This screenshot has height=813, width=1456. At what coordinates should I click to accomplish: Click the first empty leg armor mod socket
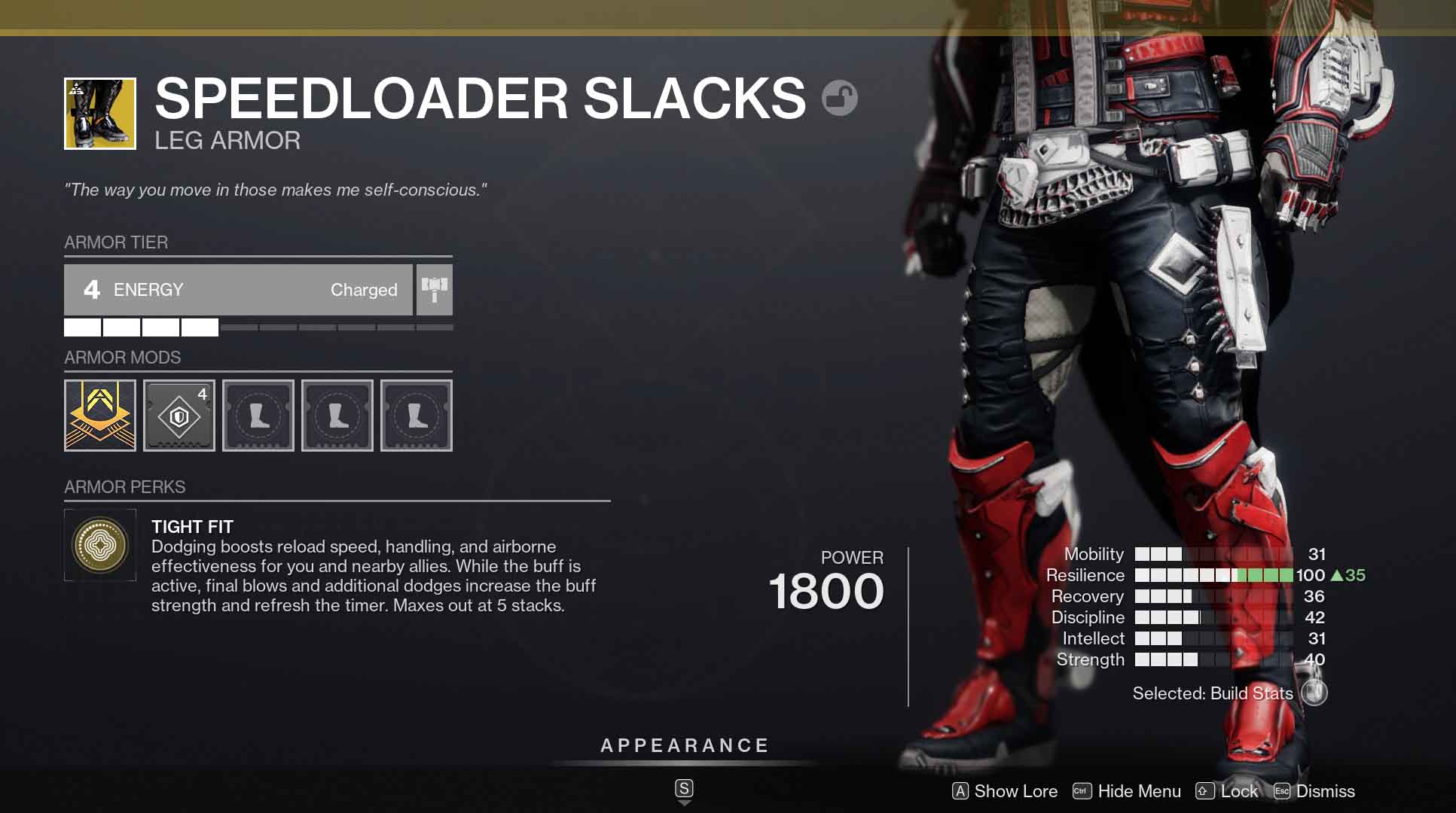tap(258, 415)
